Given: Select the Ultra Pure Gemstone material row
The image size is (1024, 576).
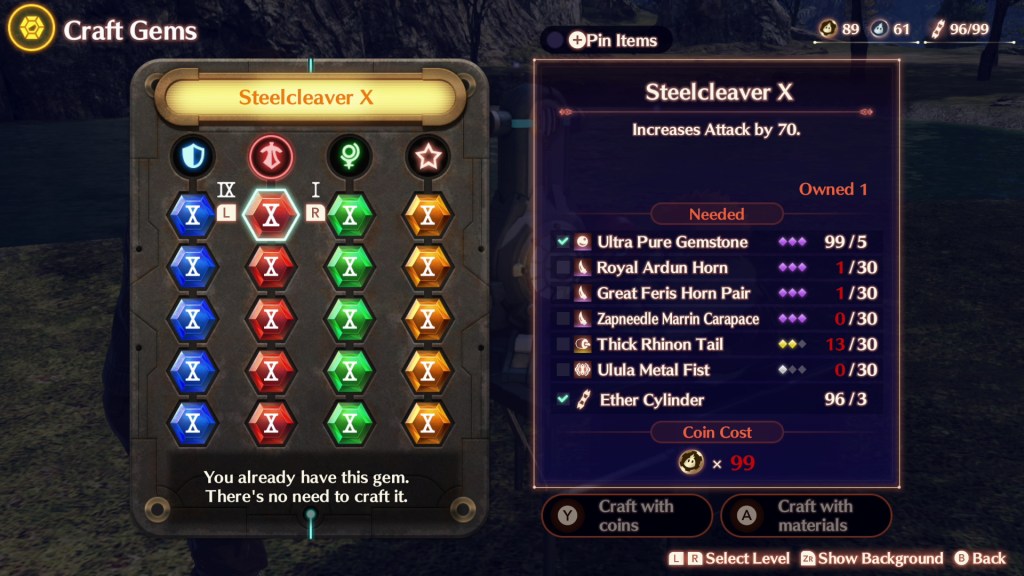Looking at the screenshot, I should click(x=717, y=242).
